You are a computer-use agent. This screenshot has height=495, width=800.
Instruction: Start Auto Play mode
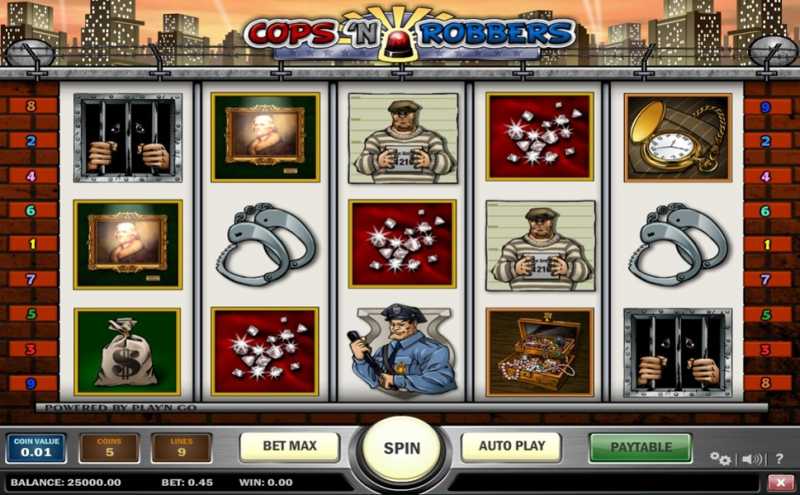pyautogui.click(x=511, y=446)
